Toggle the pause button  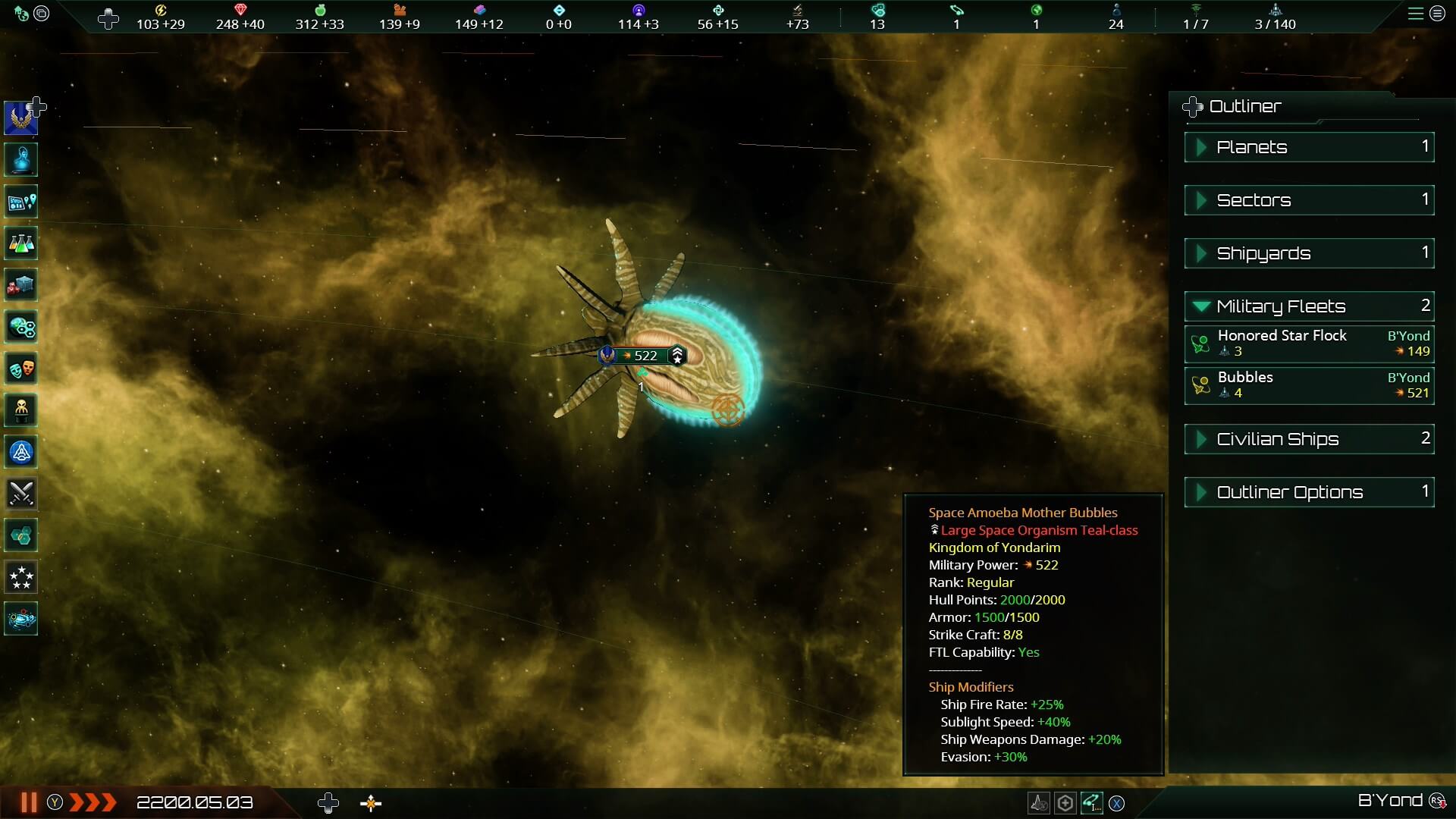click(29, 802)
